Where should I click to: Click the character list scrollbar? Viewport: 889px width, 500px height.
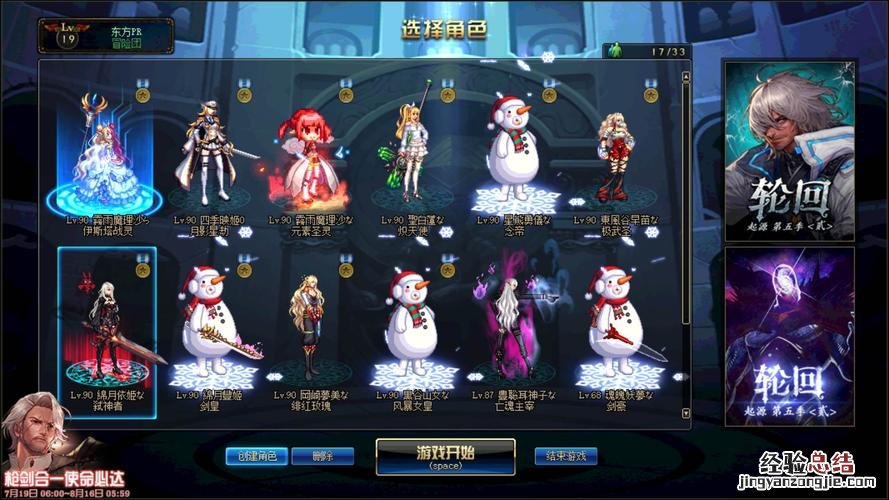click(686, 200)
